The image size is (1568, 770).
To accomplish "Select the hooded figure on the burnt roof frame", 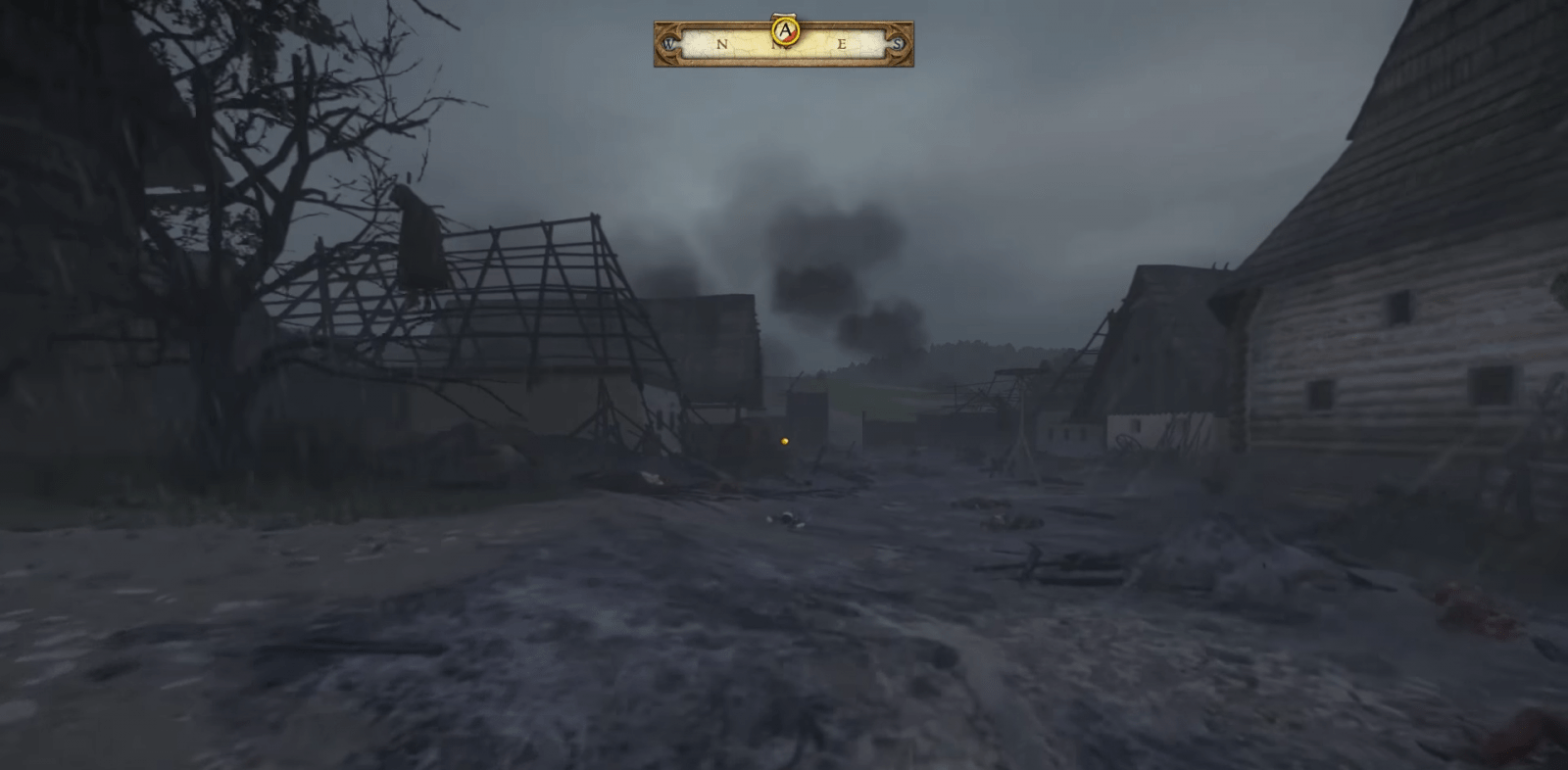I will (x=419, y=245).
